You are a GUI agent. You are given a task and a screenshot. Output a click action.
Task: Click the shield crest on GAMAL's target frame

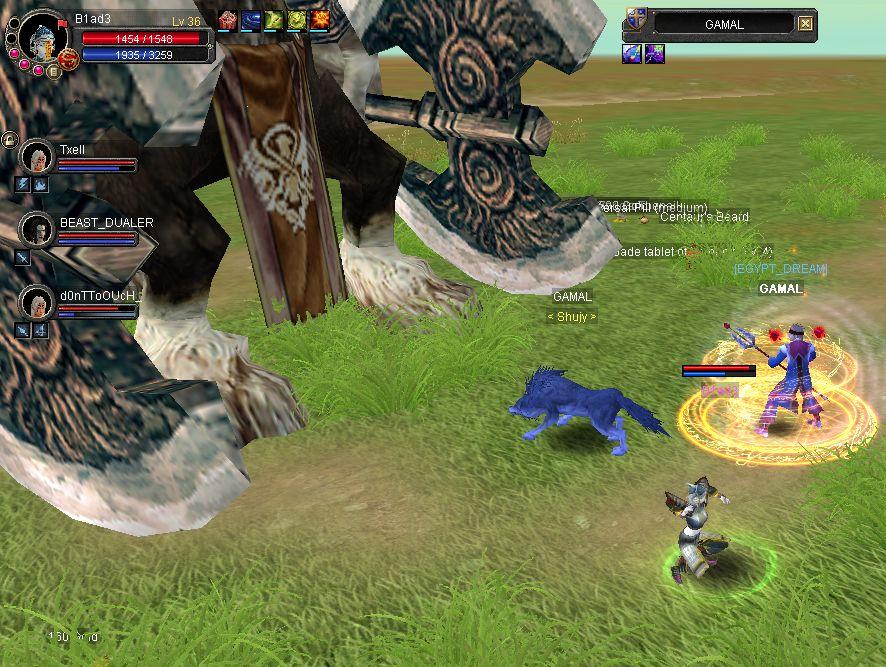pos(635,20)
